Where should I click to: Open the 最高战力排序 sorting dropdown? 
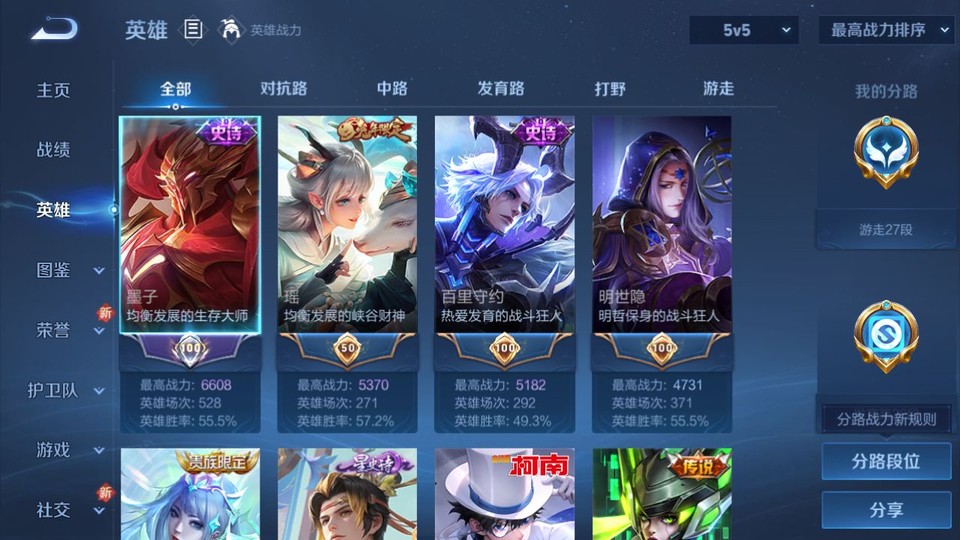pyautogui.click(x=886, y=30)
